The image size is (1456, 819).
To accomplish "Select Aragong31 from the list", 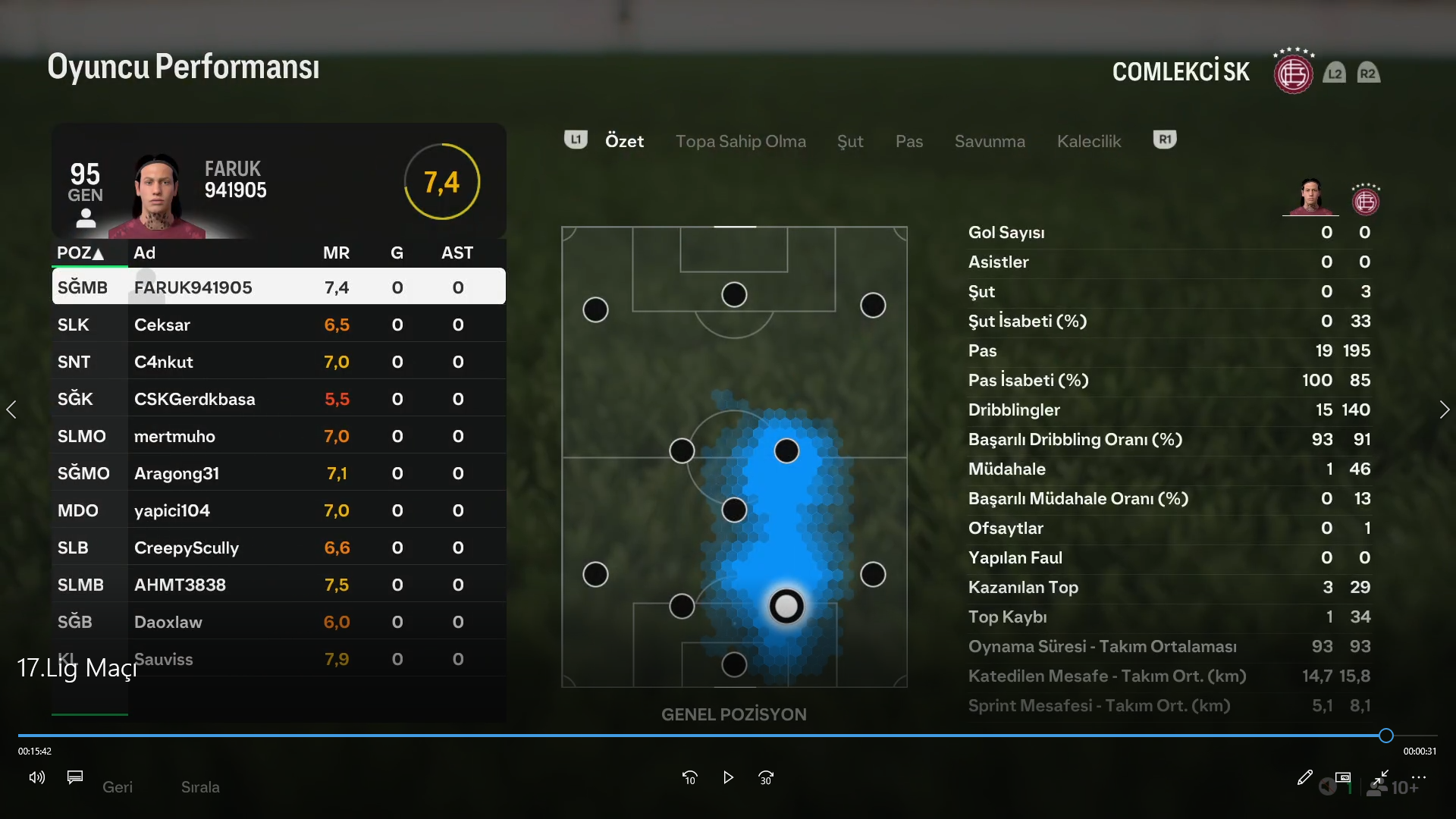I will click(x=278, y=473).
